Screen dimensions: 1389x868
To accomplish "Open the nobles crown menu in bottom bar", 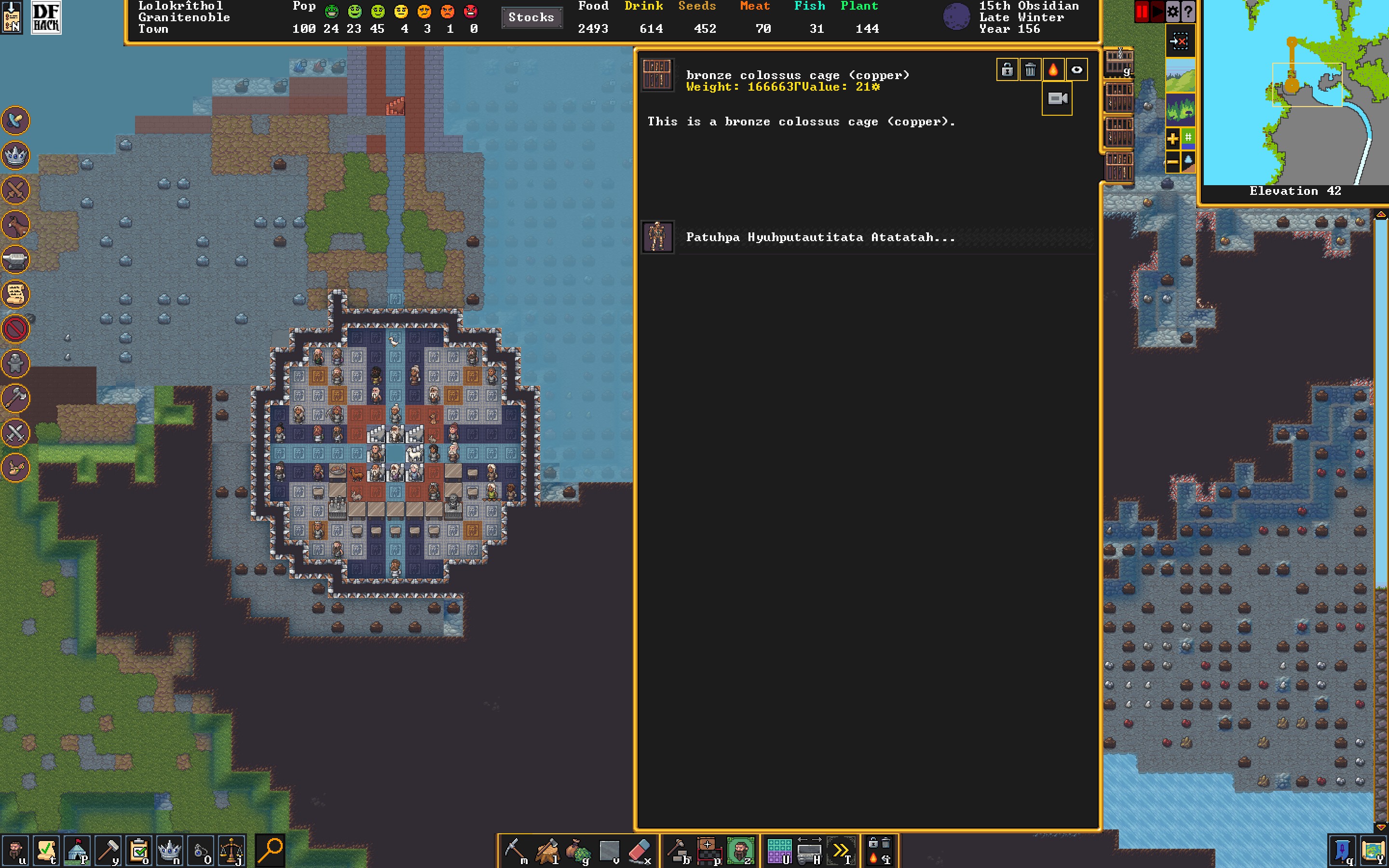I will click(x=169, y=850).
